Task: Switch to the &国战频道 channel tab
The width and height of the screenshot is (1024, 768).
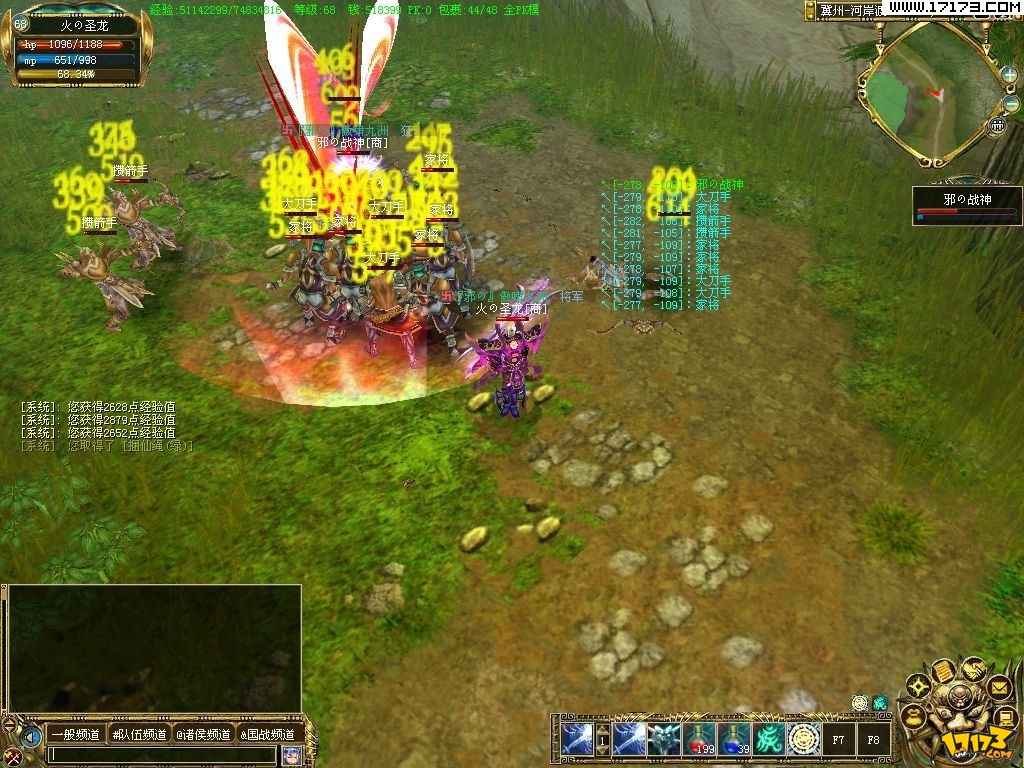Action: (x=268, y=735)
